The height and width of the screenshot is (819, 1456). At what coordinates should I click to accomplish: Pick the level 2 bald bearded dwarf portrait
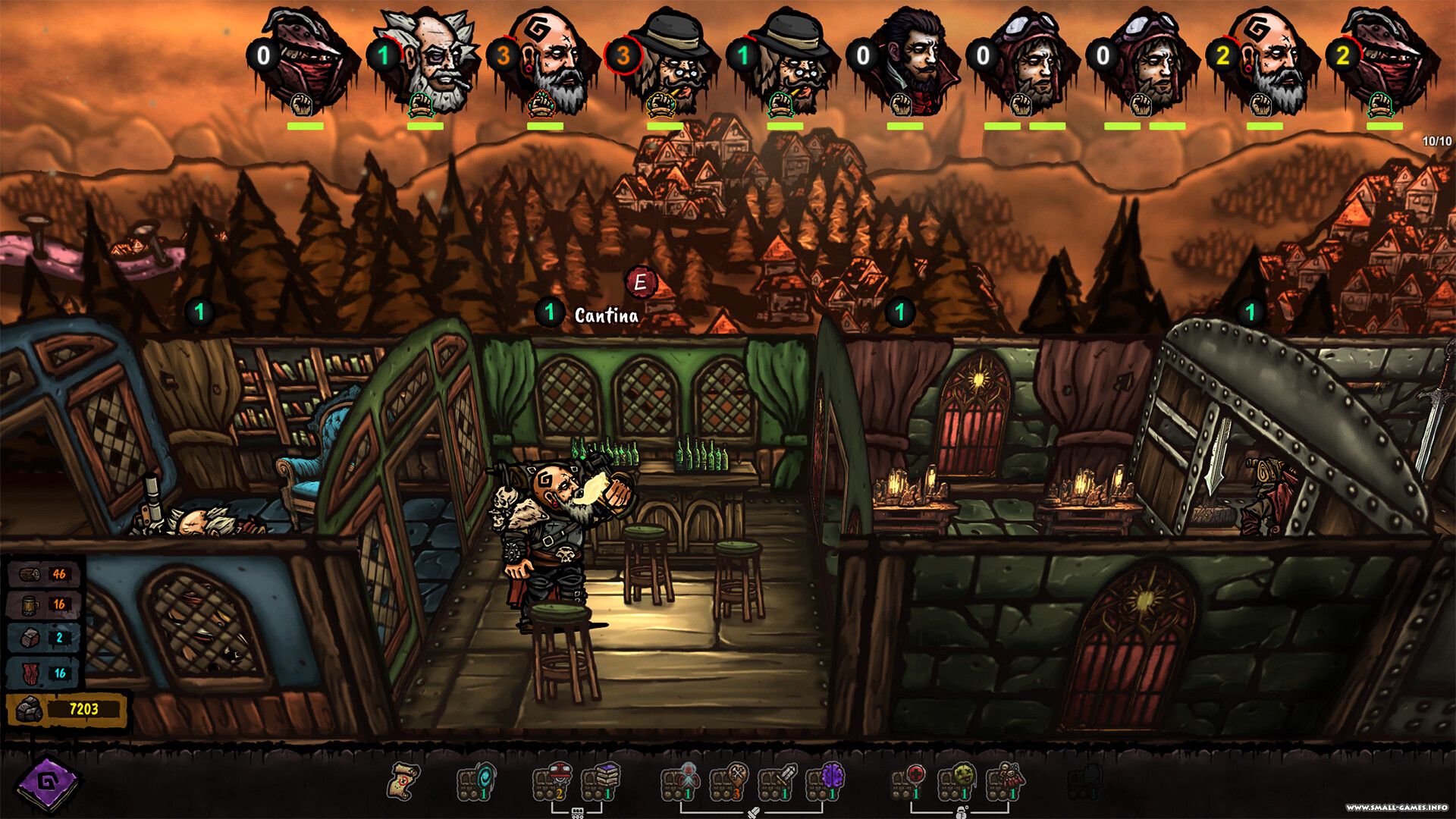1268,61
